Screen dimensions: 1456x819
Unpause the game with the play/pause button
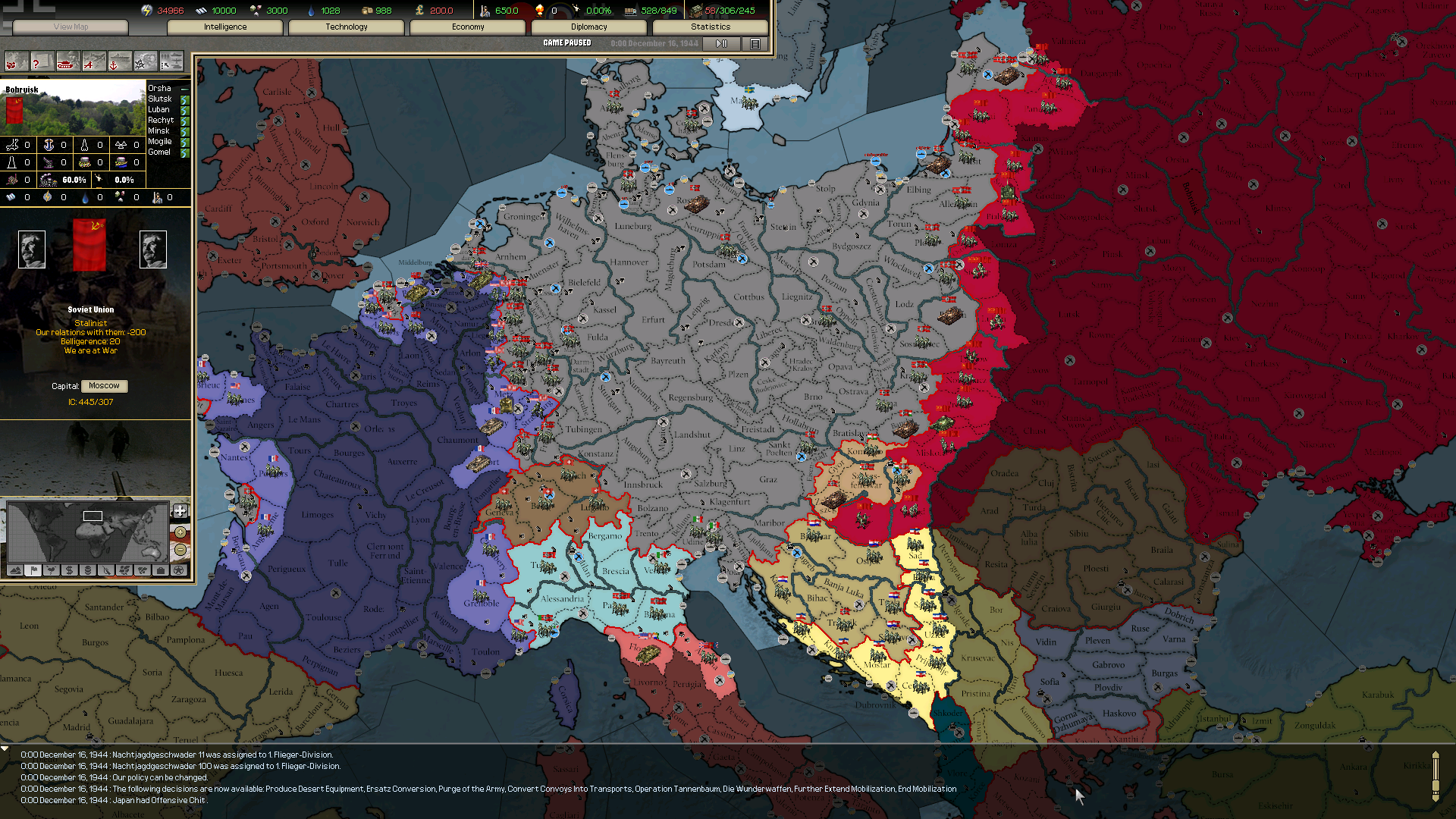720,43
